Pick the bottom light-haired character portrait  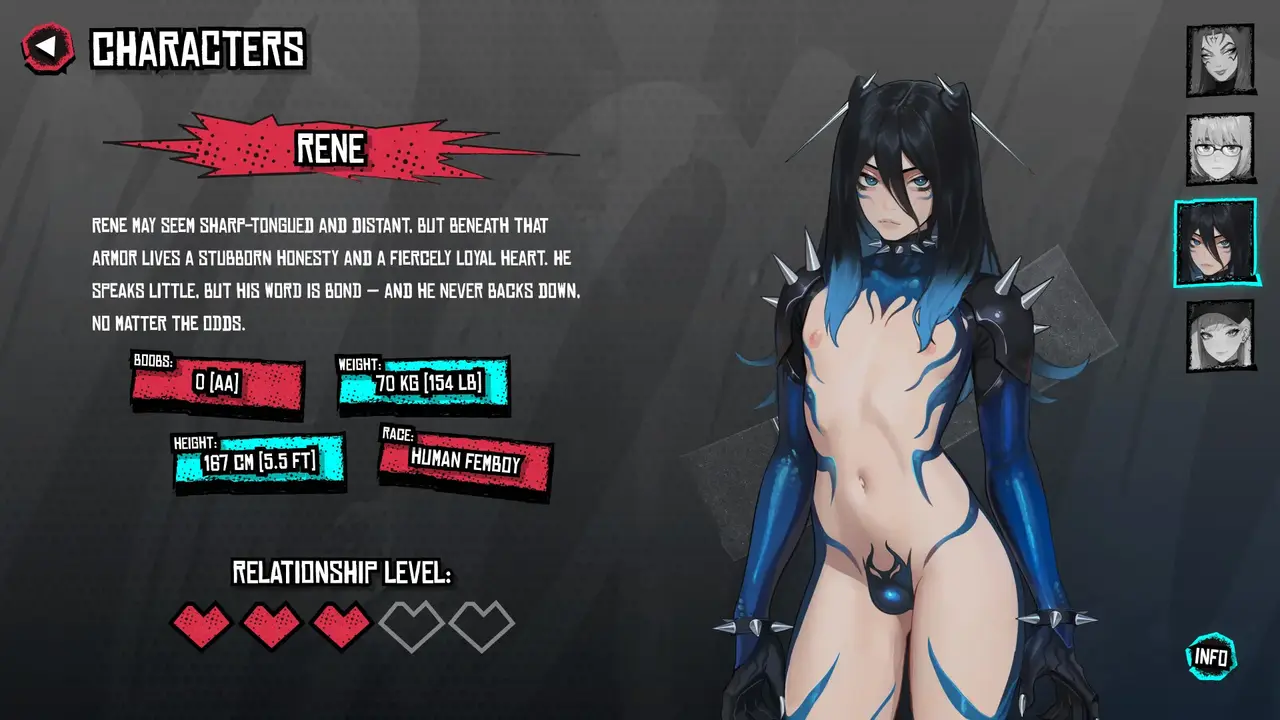tap(1220, 335)
